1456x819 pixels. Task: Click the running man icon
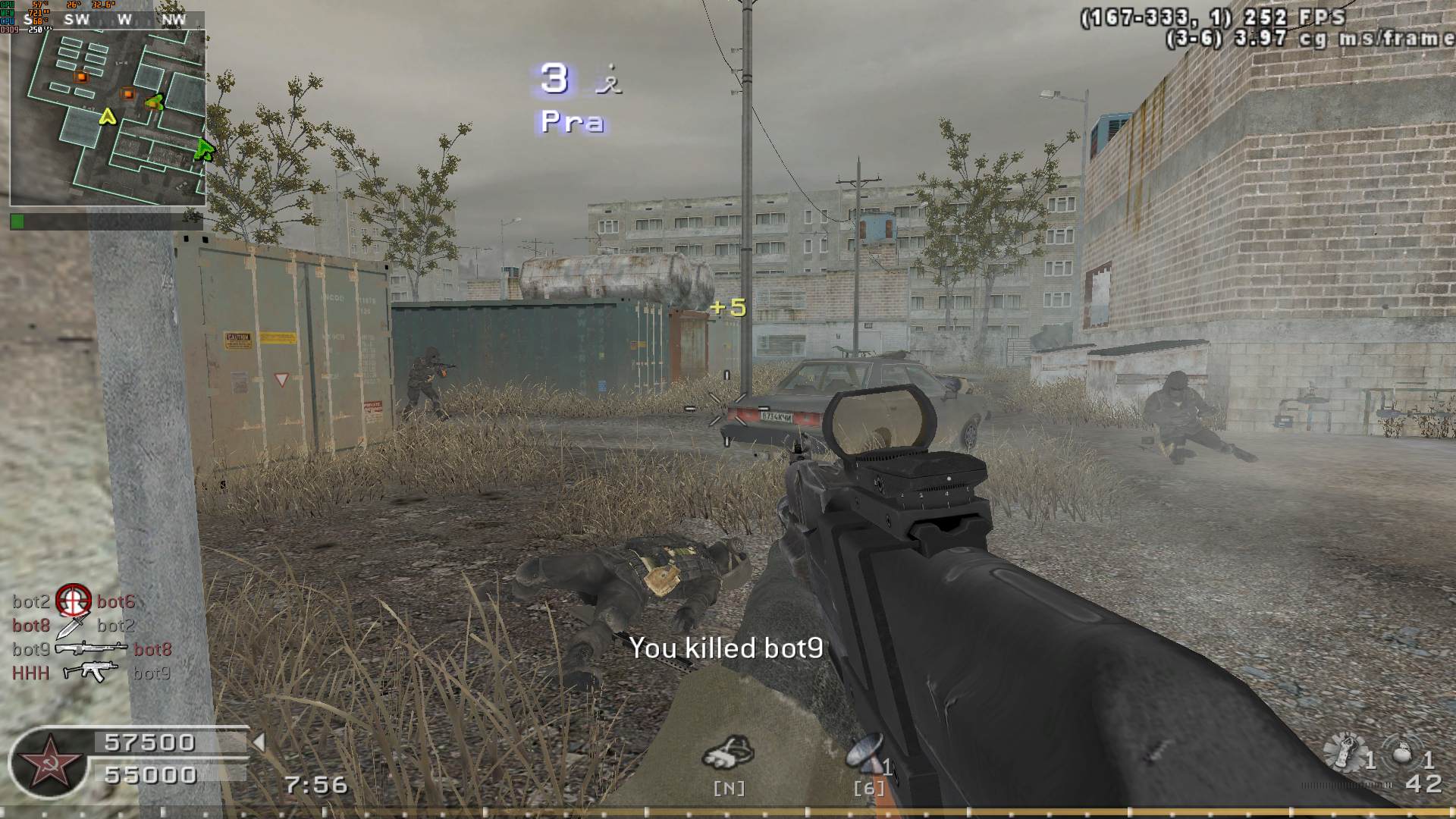[x=608, y=79]
